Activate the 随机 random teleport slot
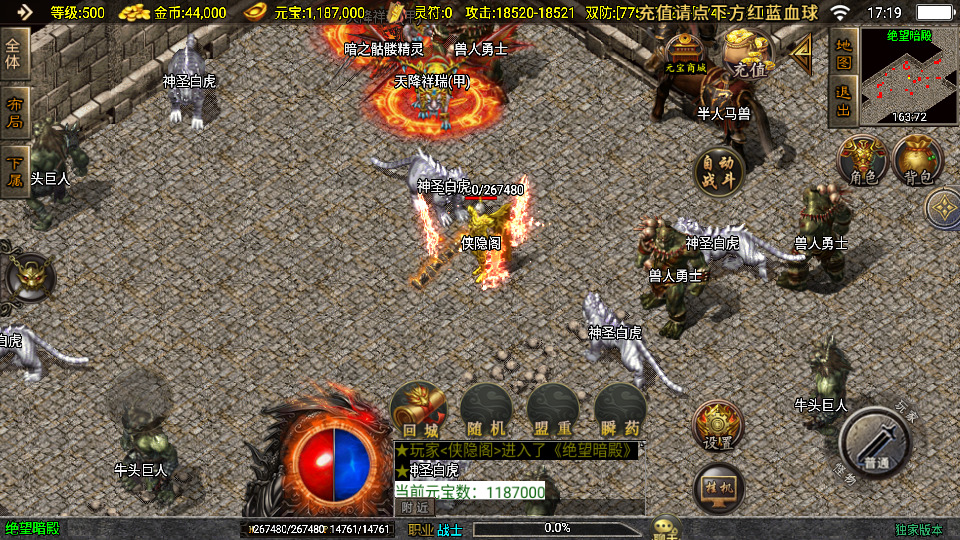This screenshot has height=540, width=960. pyautogui.click(x=486, y=410)
